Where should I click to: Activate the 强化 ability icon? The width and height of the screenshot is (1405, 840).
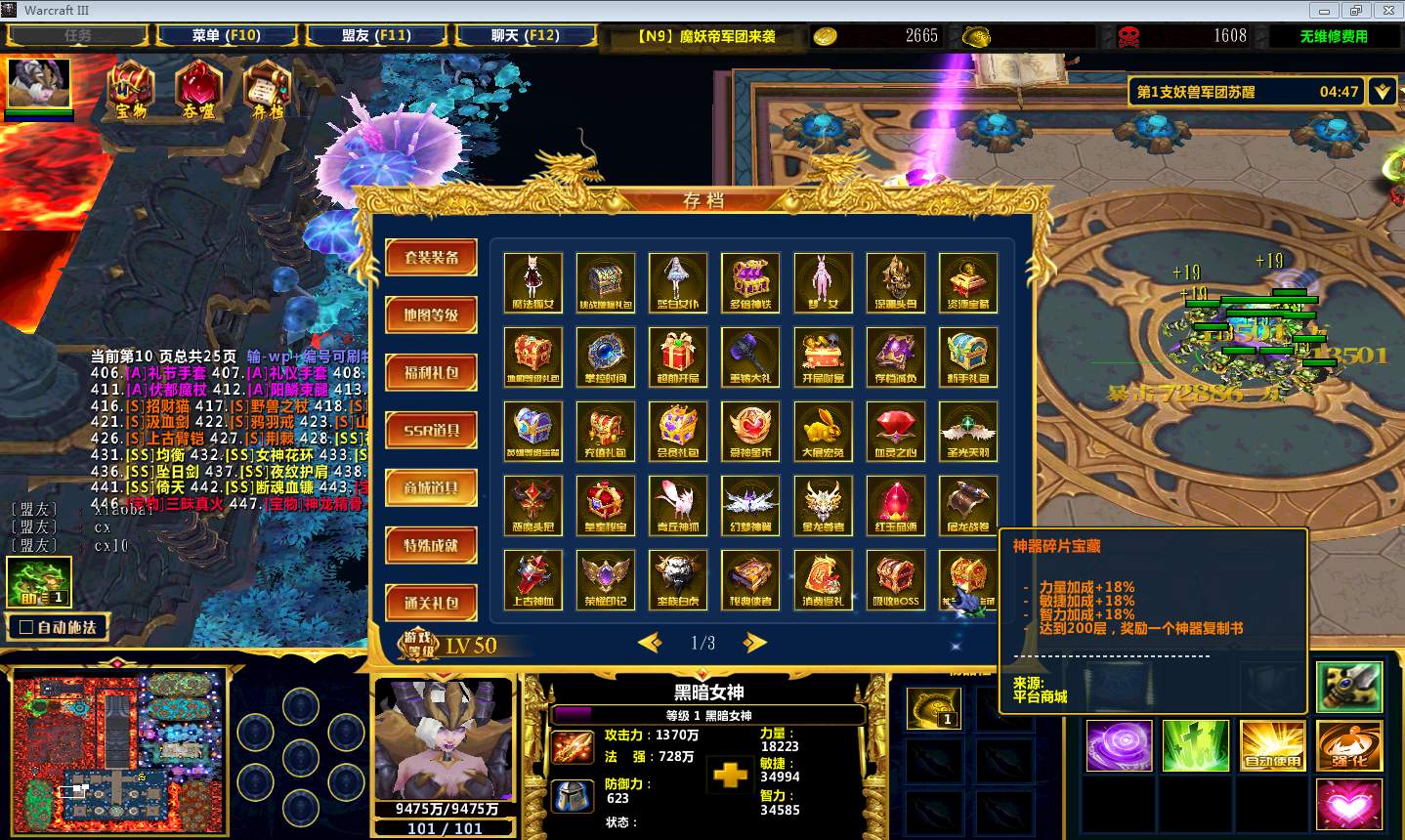point(1348,747)
